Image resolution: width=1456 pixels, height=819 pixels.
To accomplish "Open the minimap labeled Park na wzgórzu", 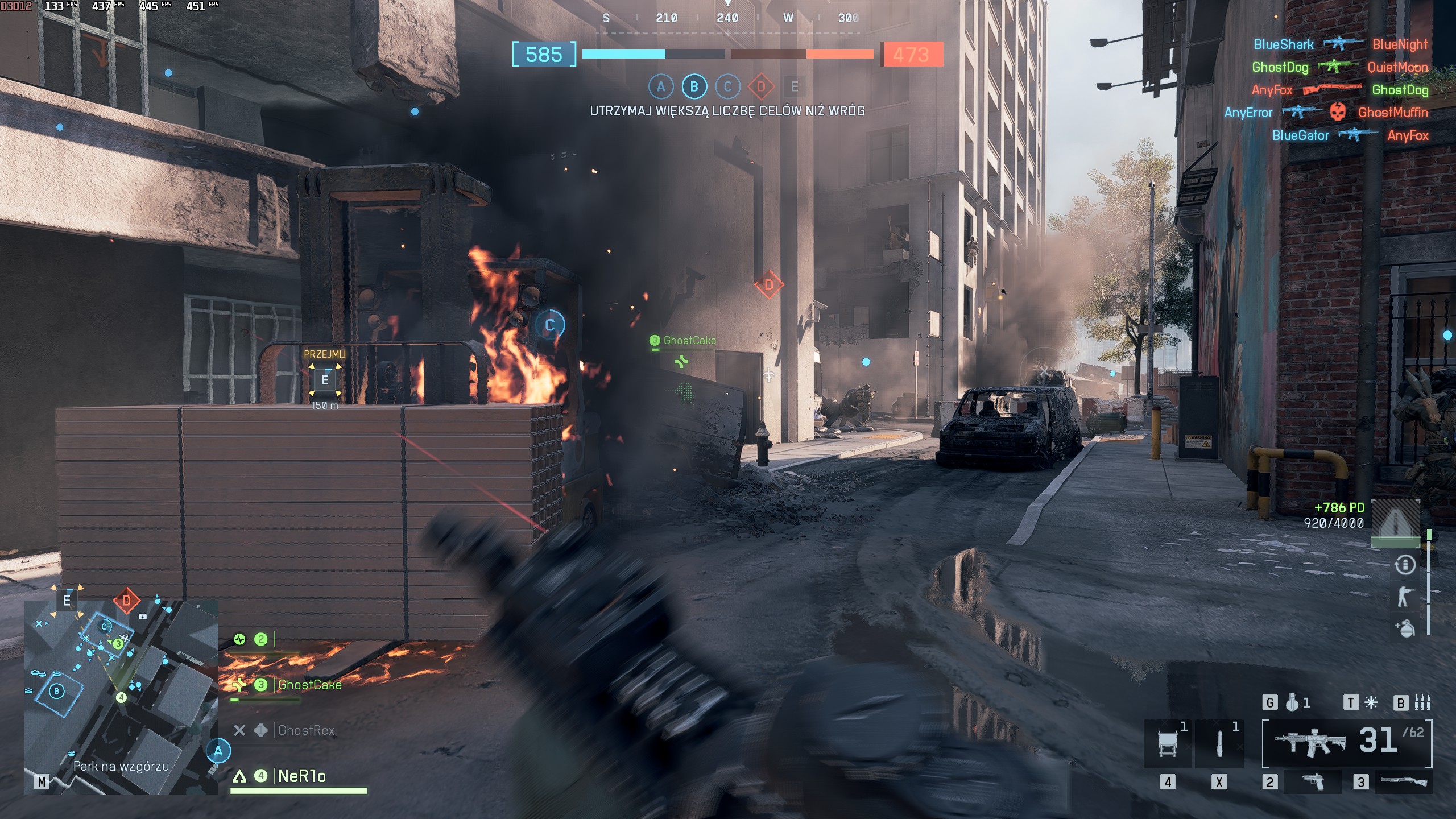I will (x=121, y=697).
